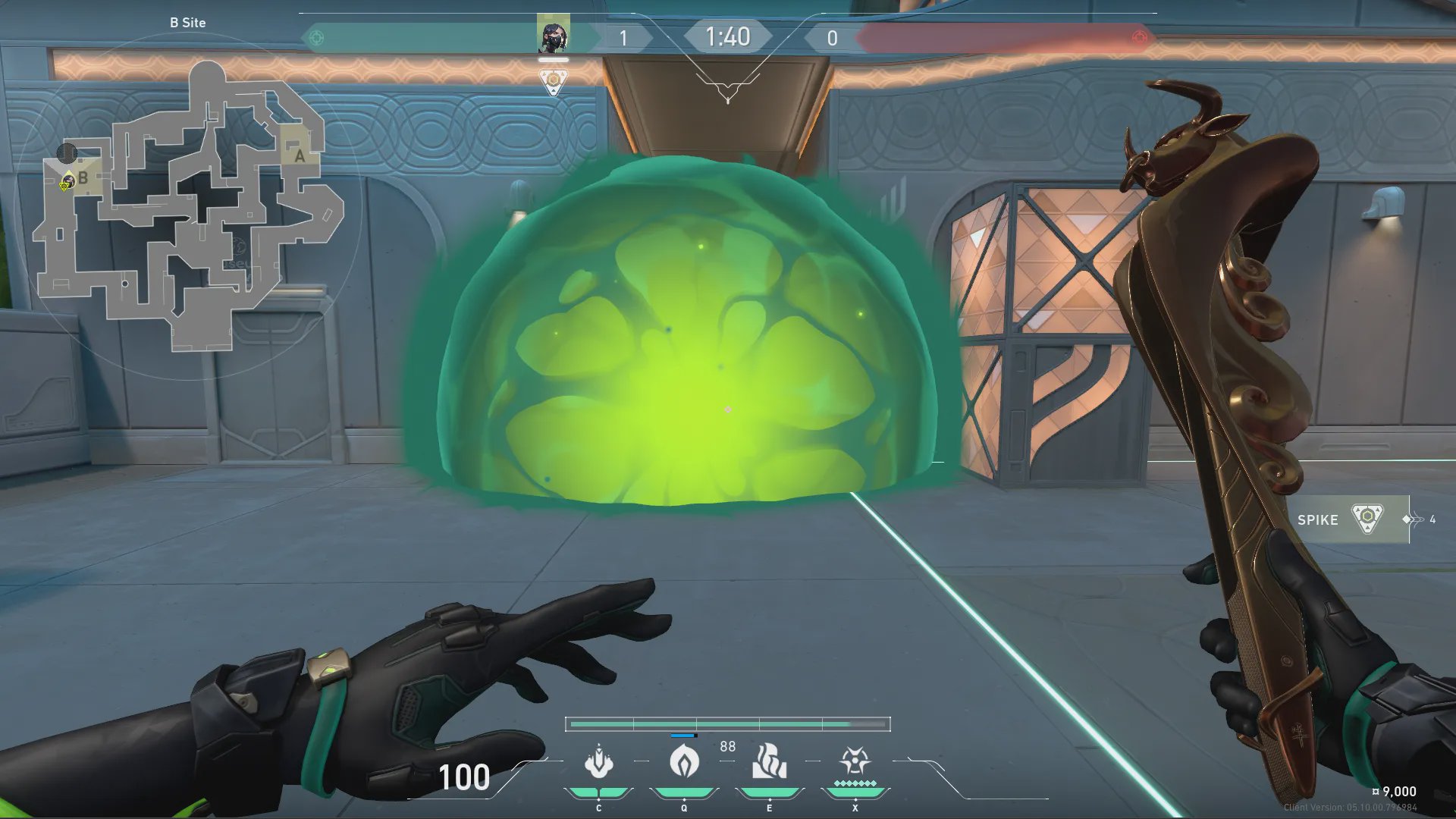Use the Toxic Screen ability icon

pyautogui.click(x=769, y=762)
